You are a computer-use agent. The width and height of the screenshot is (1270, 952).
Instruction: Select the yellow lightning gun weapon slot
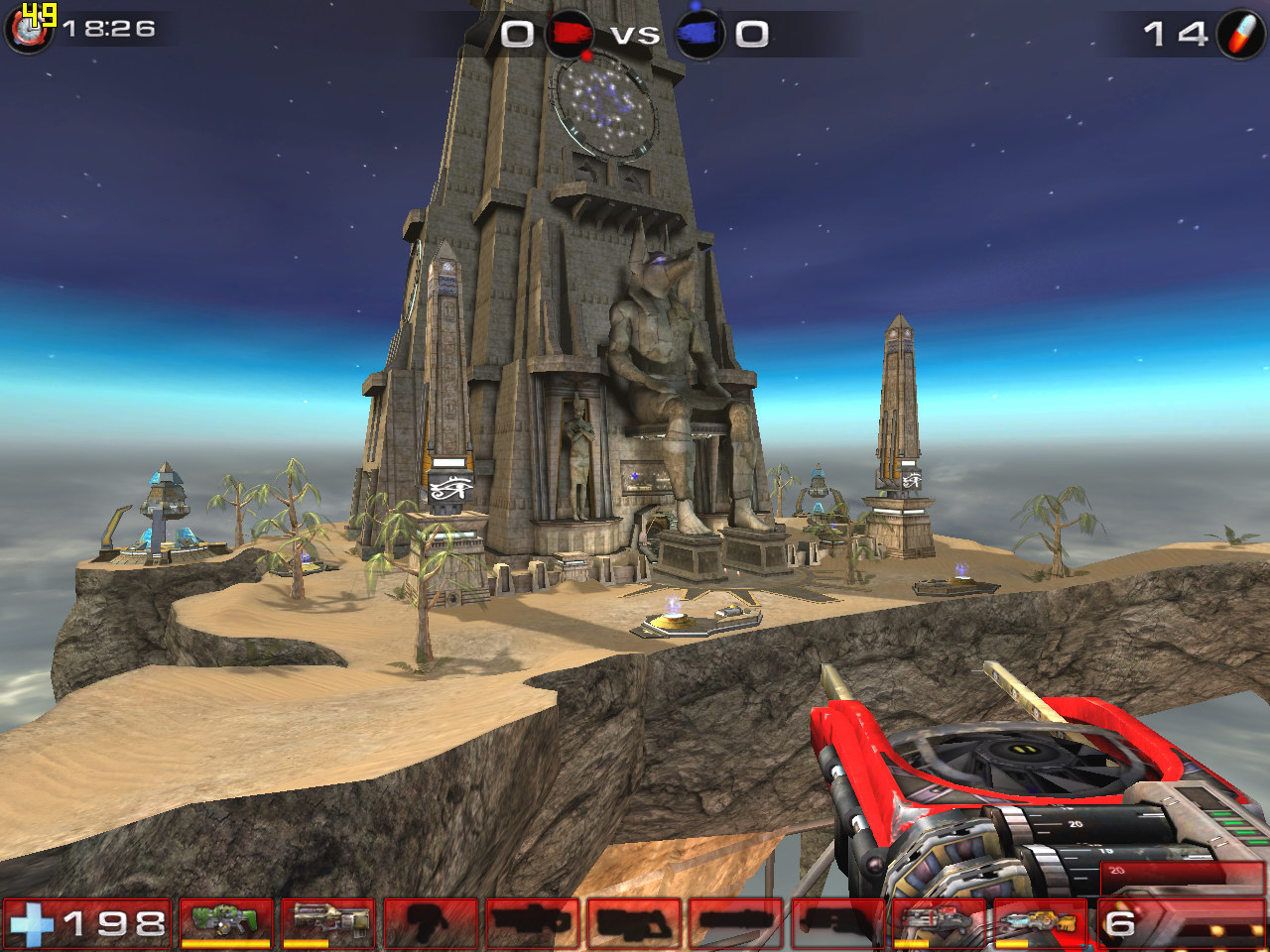pyautogui.click(x=1039, y=922)
